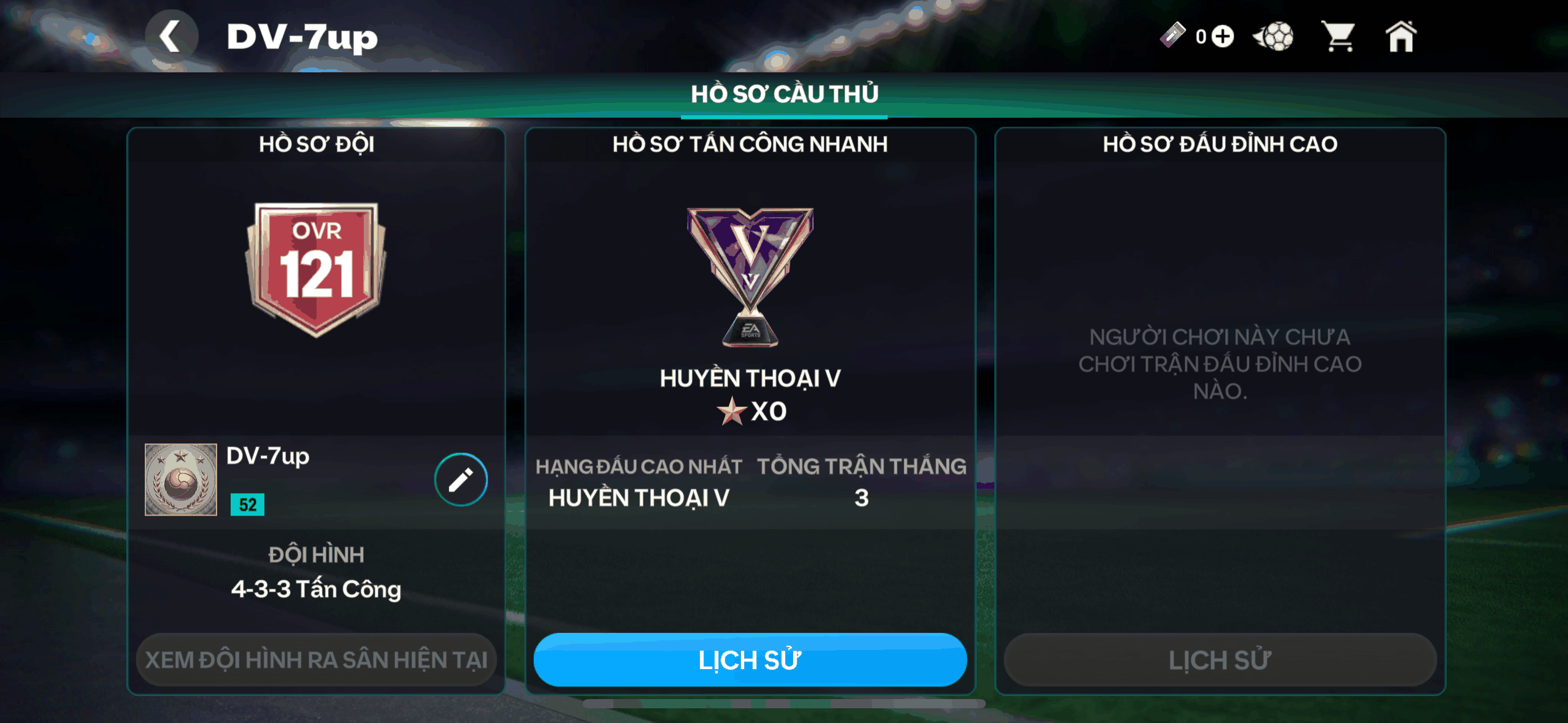Click the ticket icon beside the 0 counter

[1173, 36]
